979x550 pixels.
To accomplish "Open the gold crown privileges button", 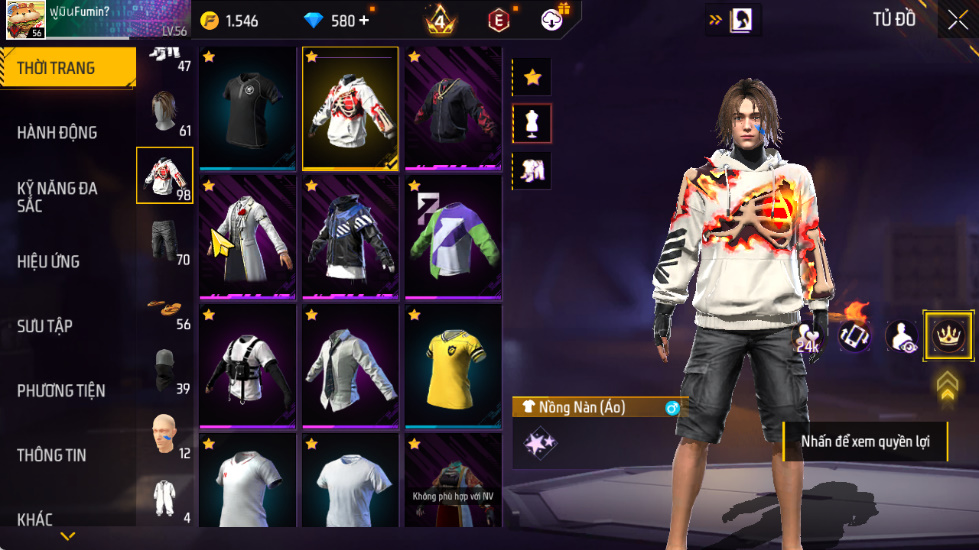I will (x=945, y=335).
